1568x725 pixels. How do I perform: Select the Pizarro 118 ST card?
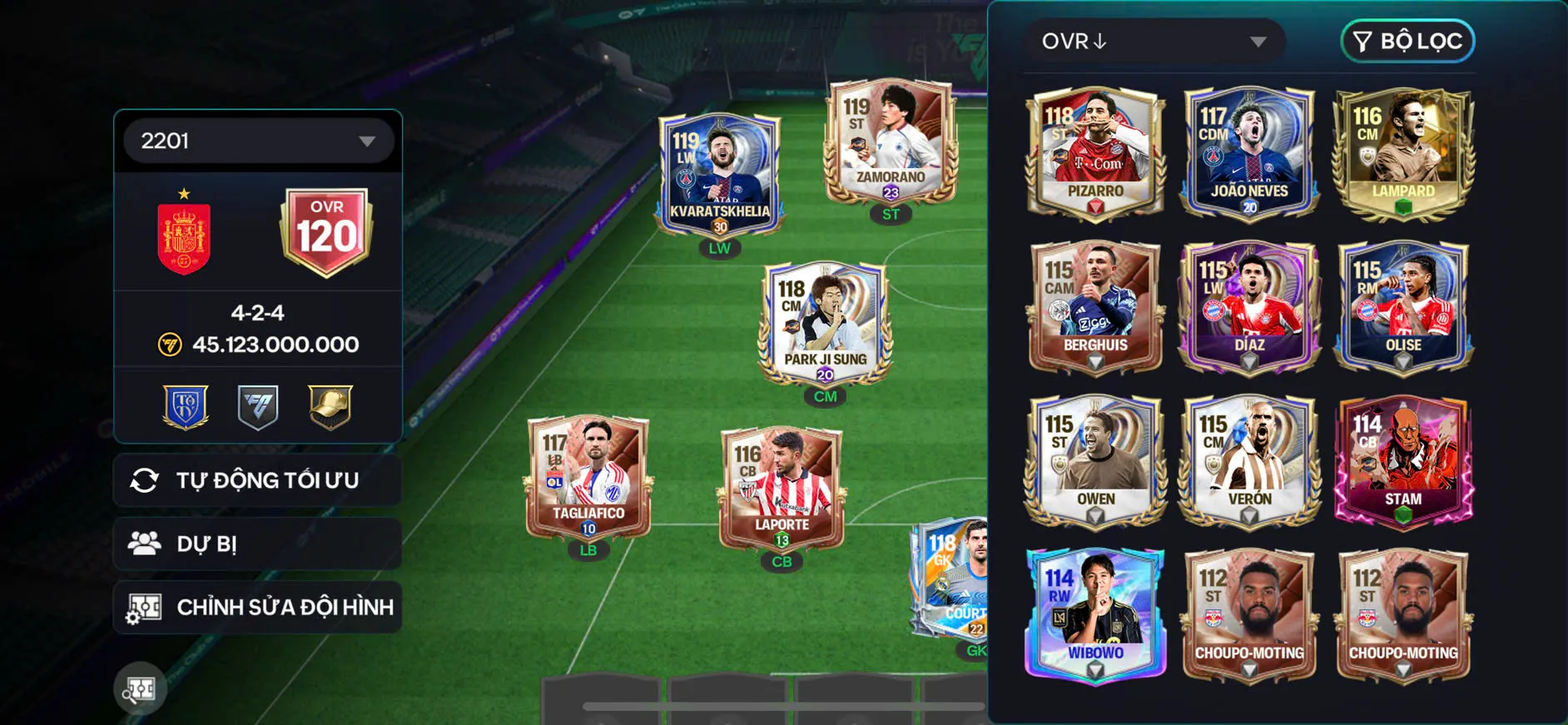1095,154
